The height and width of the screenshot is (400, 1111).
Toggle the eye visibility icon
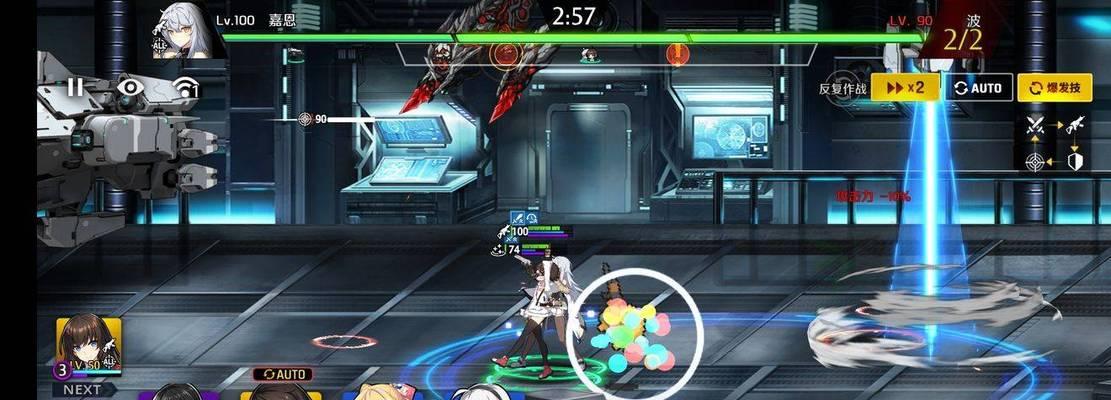[130, 88]
